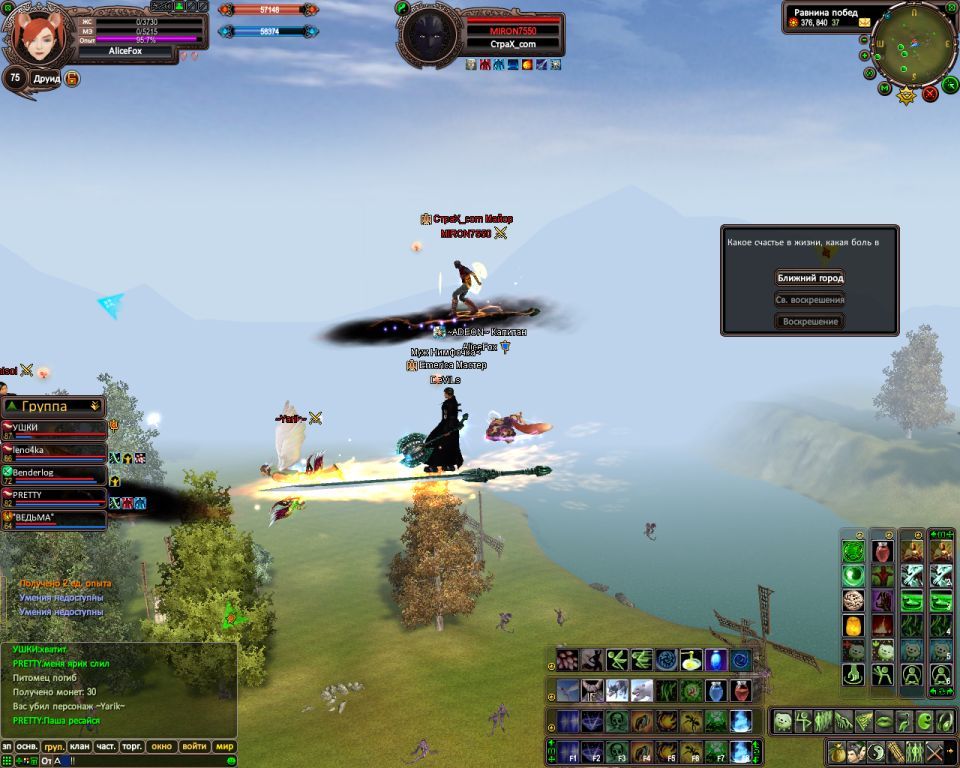
Task: Click the "Воскрешение" resurrection button
Action: pos(810,322)
